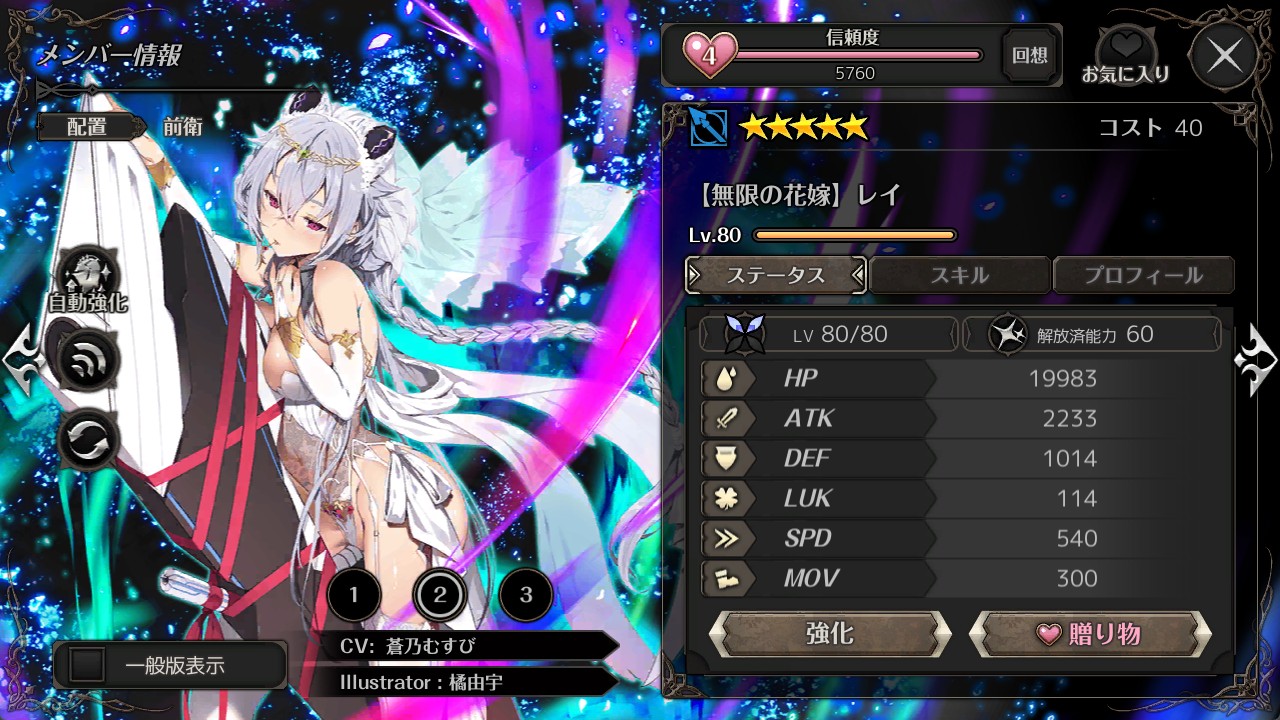This screenshot has height=720, width=1280.
Task: Select the ステータス tab
Action: (776, 275)
